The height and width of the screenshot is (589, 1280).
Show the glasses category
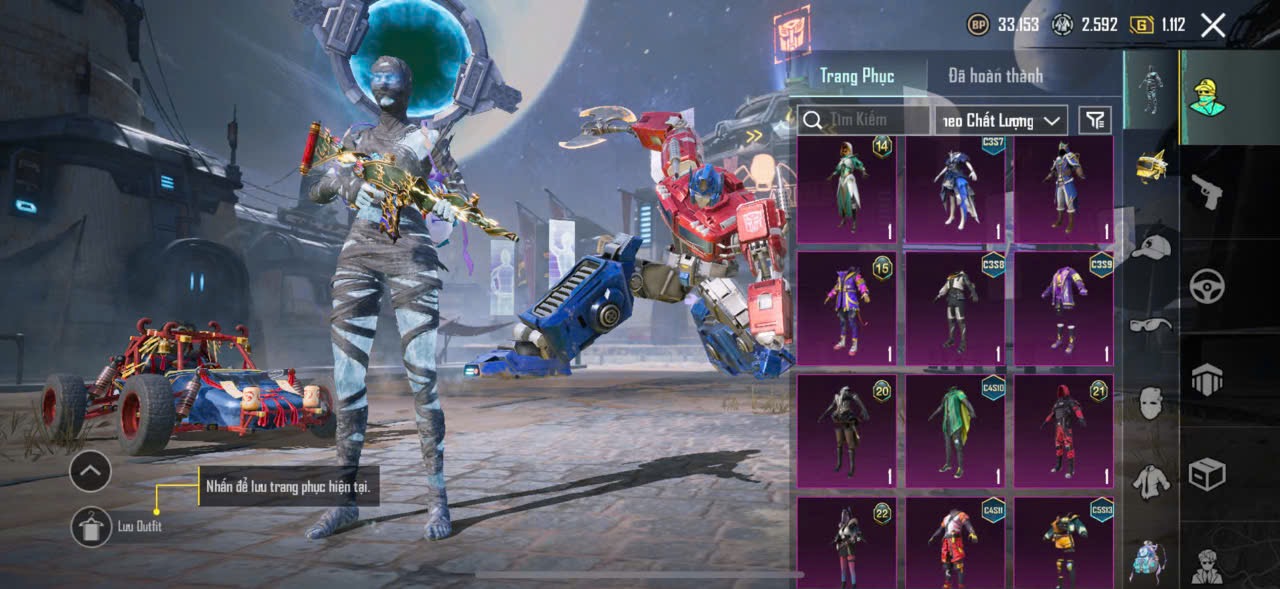1151,324
